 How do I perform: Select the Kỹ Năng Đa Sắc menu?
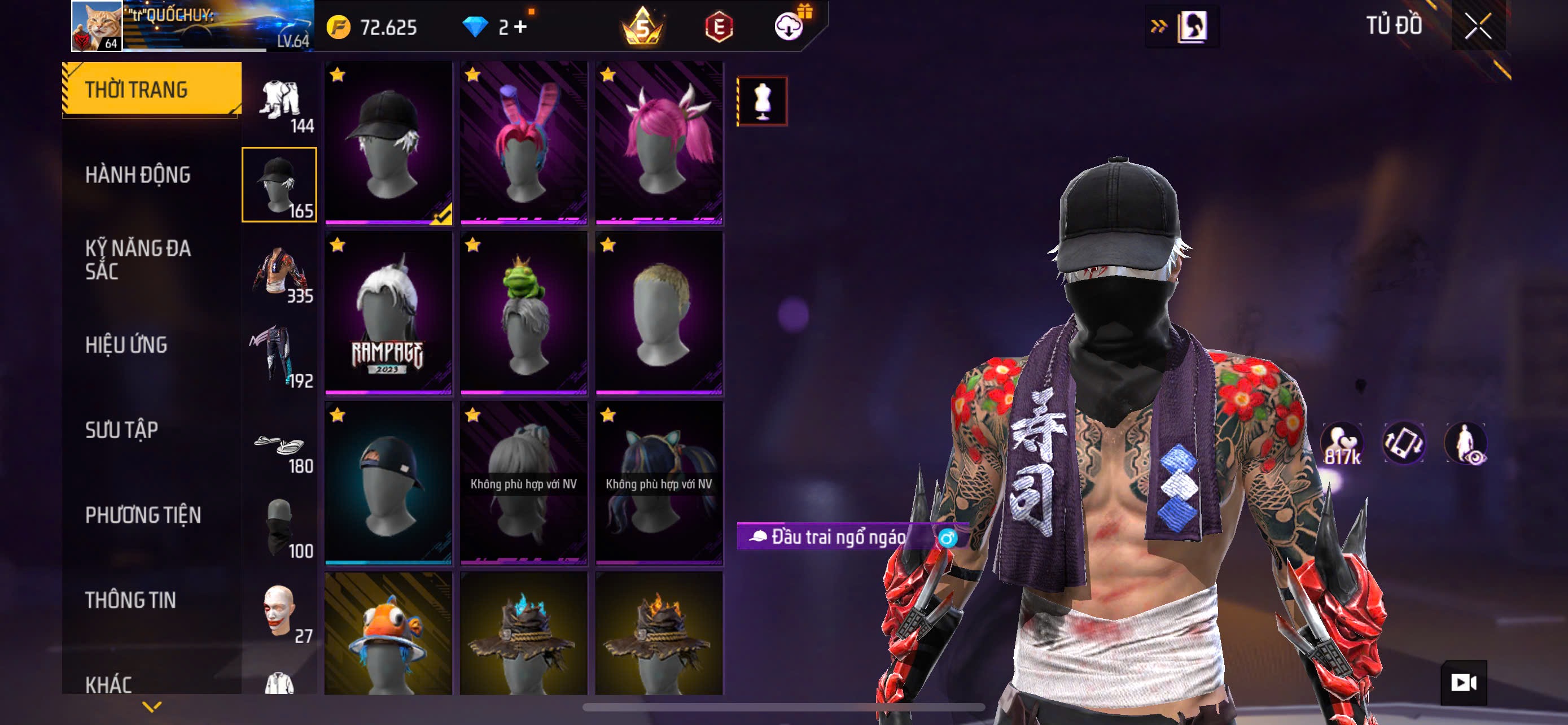click(x=138, y=260)
